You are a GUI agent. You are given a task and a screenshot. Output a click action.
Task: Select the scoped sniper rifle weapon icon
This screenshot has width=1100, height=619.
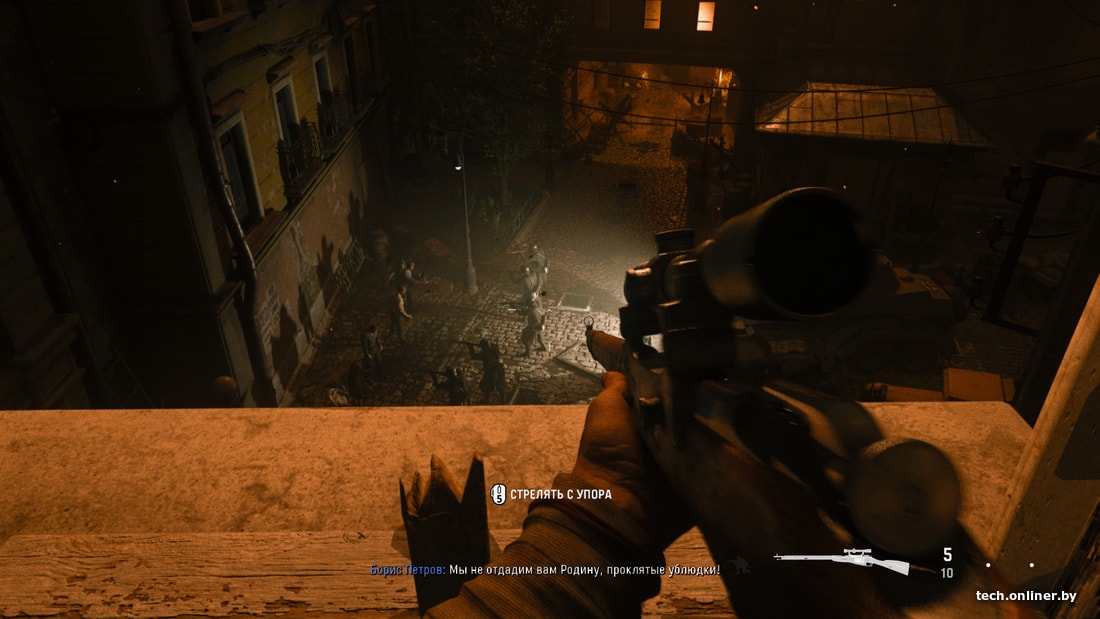point(842,560)
